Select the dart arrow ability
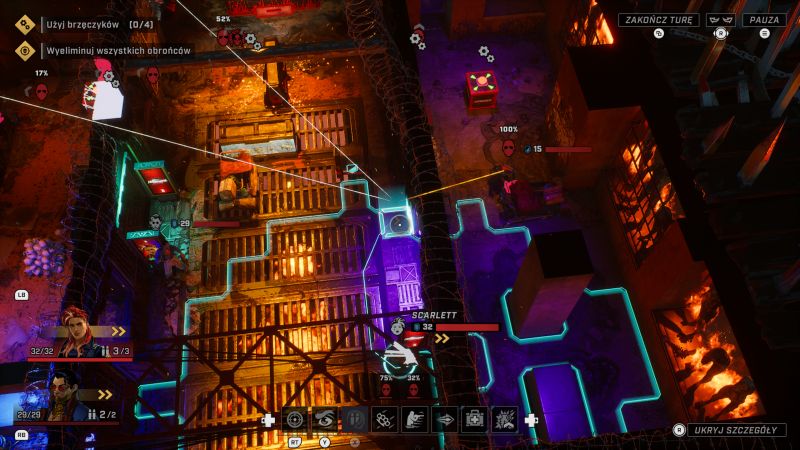Image resolution: width=800 pixels, height=450 pixels. pos(444,420)
